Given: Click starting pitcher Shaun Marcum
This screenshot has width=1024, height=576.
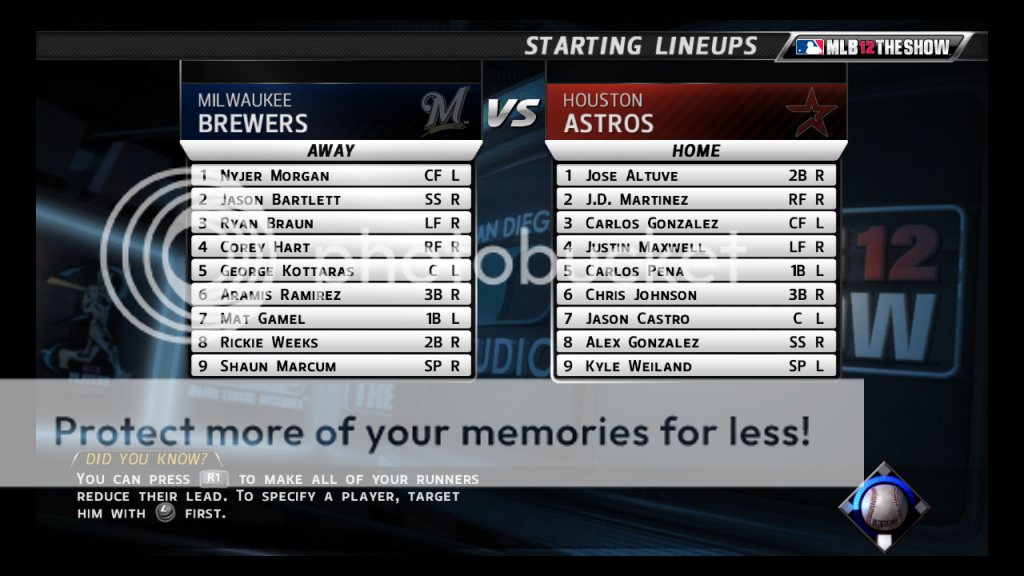Looking at the screenshot, I should [x=330, y=366].
